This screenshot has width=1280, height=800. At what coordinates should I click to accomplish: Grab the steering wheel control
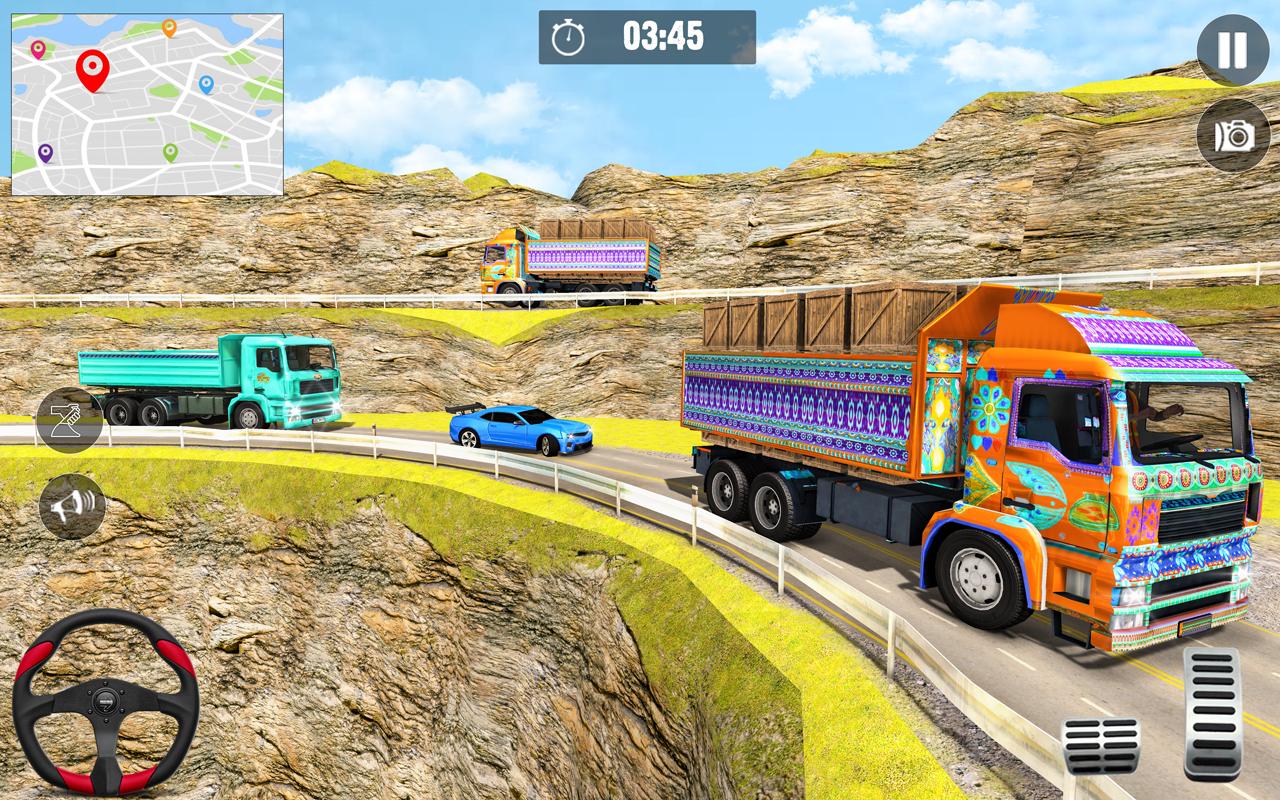[x=105, y=702]
